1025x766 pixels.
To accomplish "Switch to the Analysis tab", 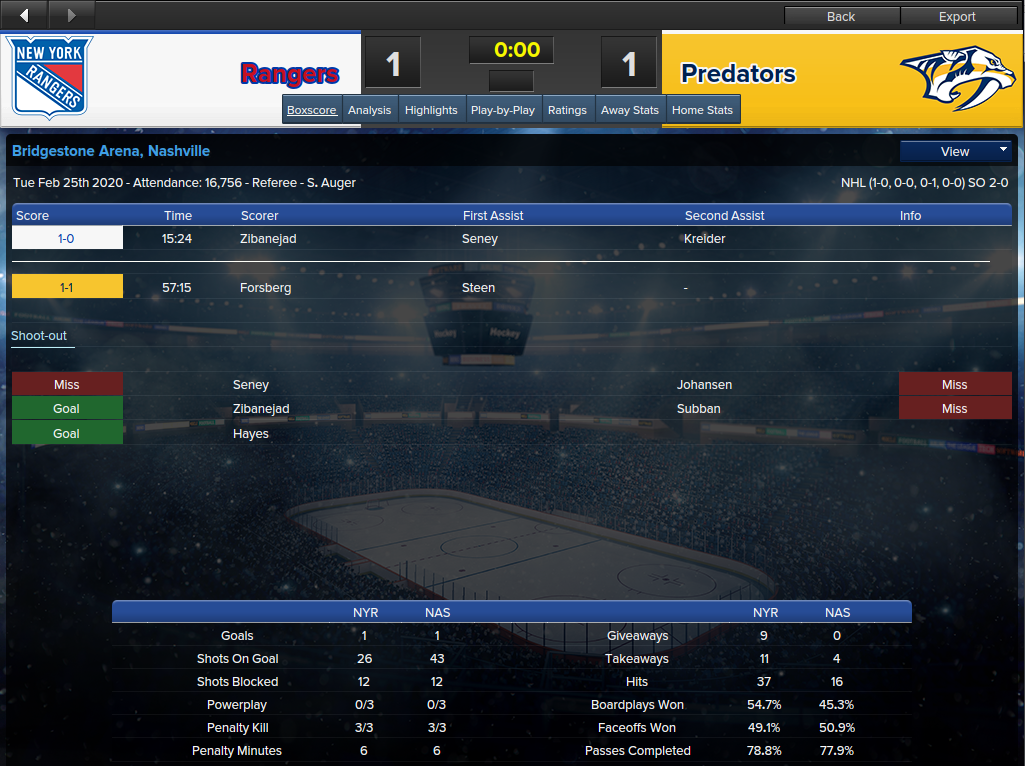I will (369, 110).
